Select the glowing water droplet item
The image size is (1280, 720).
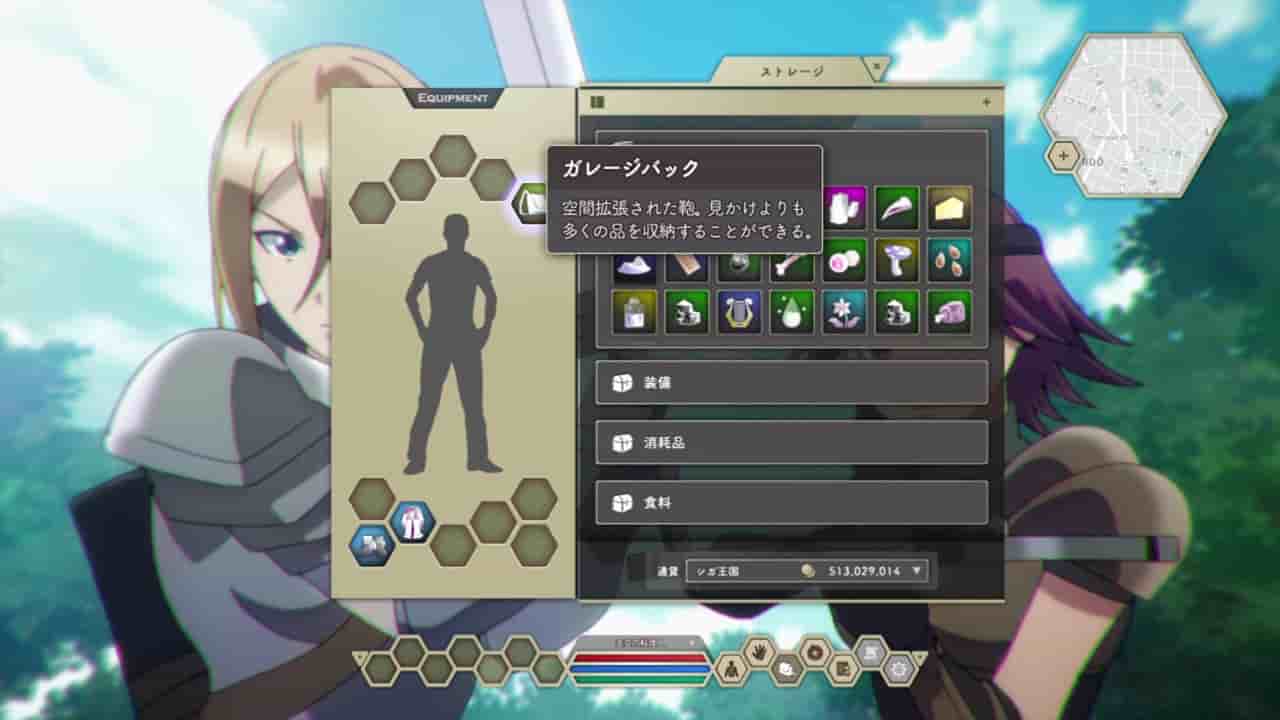coord(792,312)
